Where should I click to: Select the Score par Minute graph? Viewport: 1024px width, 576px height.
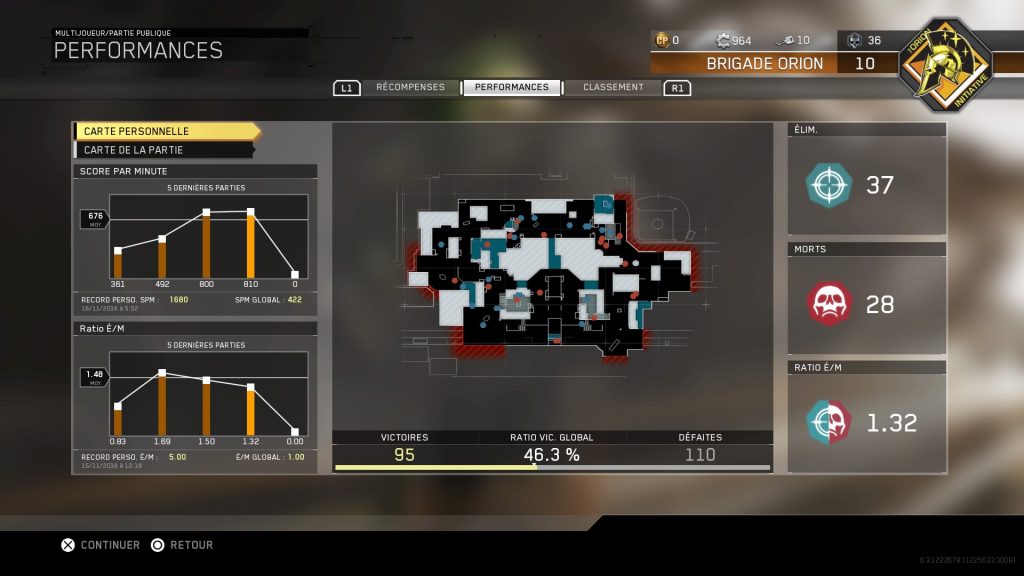195,240
